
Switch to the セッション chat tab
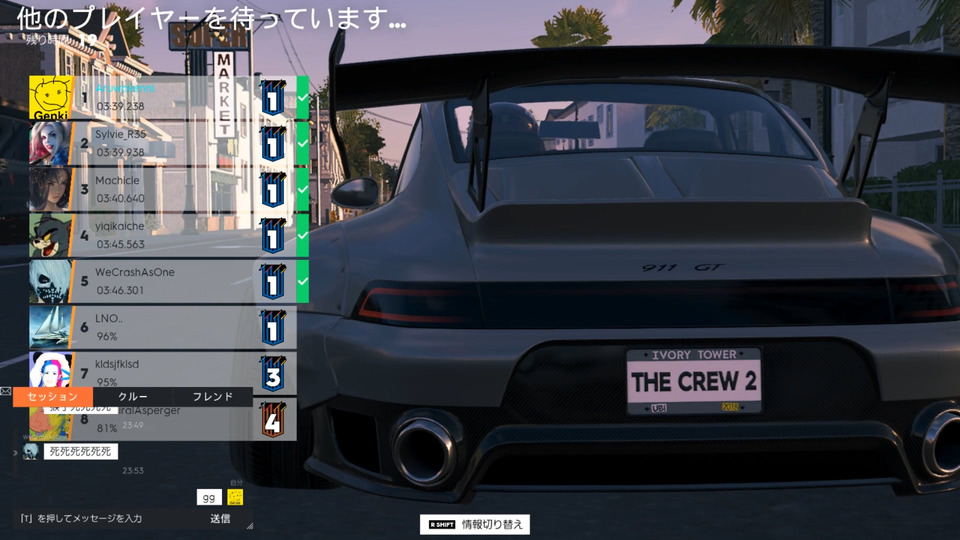(x=53, y=397)
